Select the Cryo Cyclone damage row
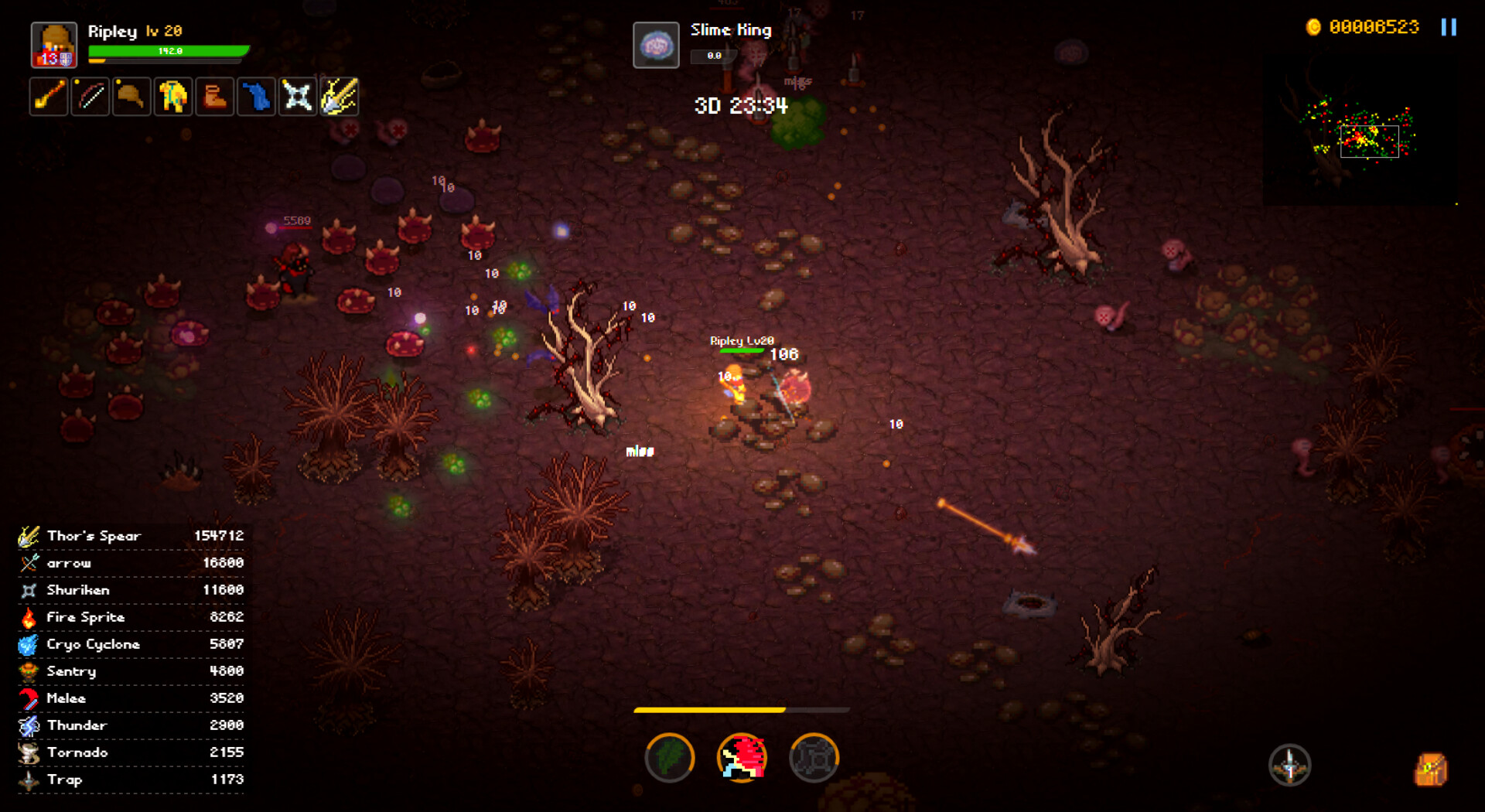 (x=131, y=644)
